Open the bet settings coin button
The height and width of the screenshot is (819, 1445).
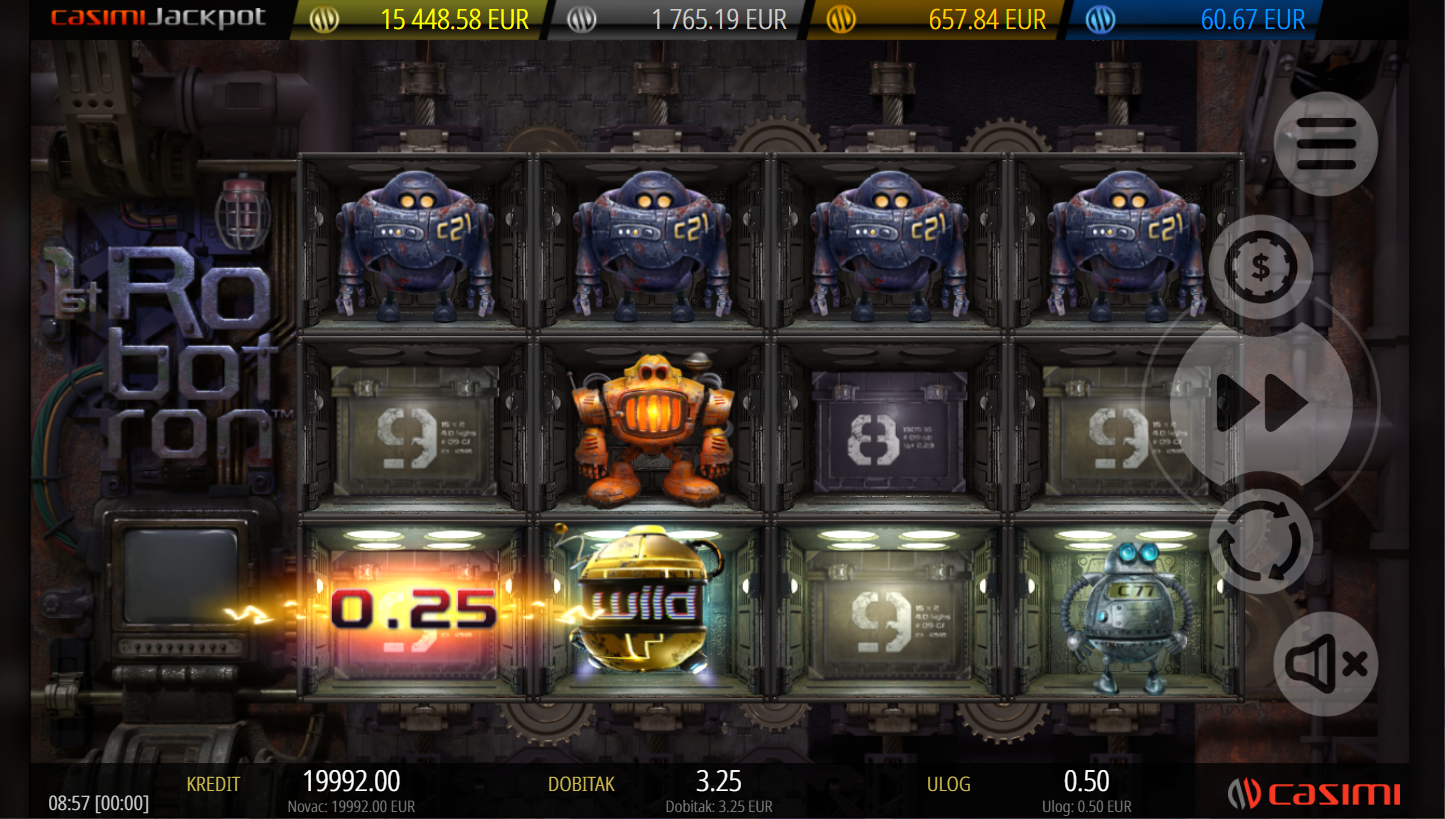click(x=1260, y=267)
